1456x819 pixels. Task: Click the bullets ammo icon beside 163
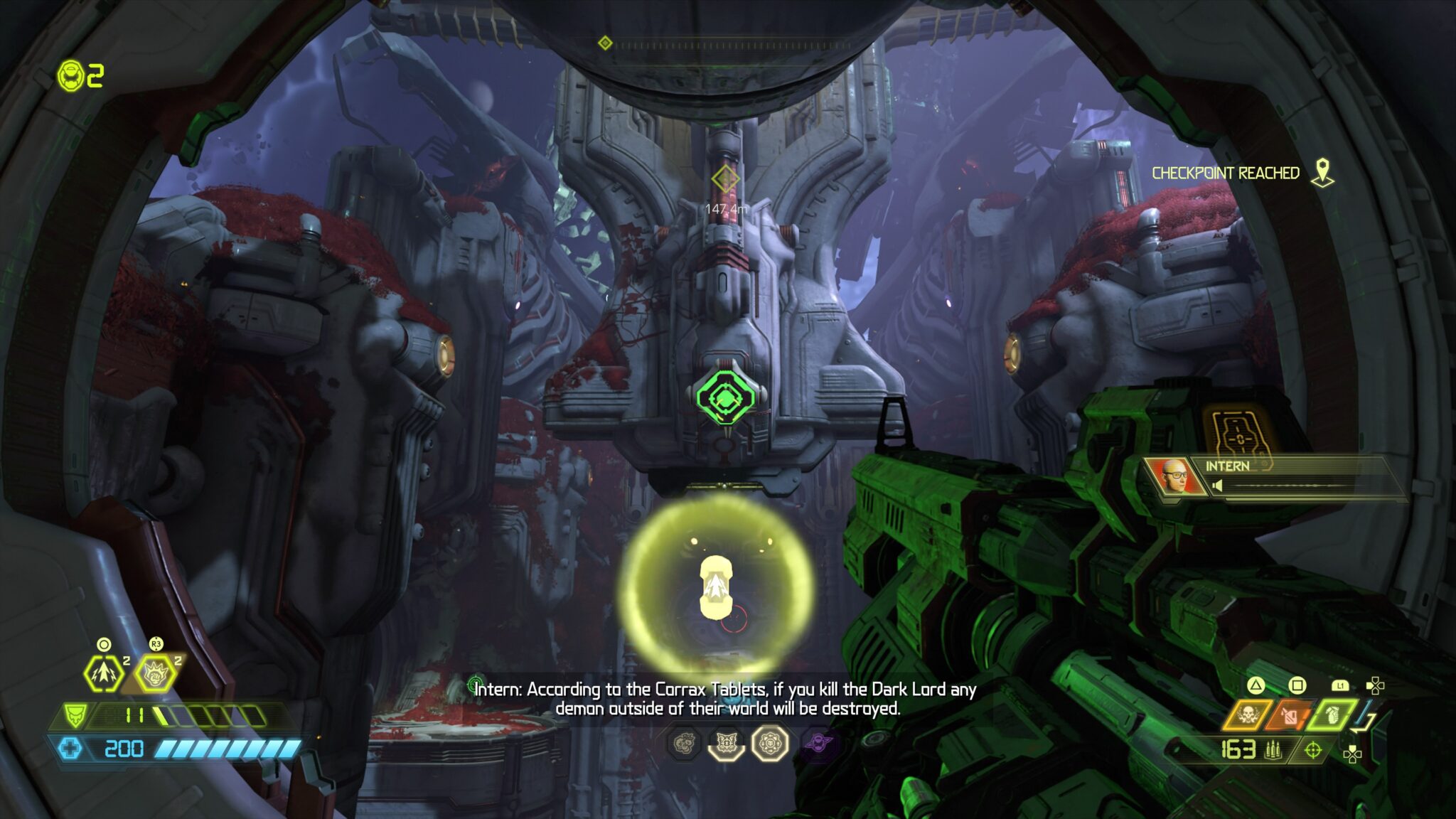(x=1273, y=750)
